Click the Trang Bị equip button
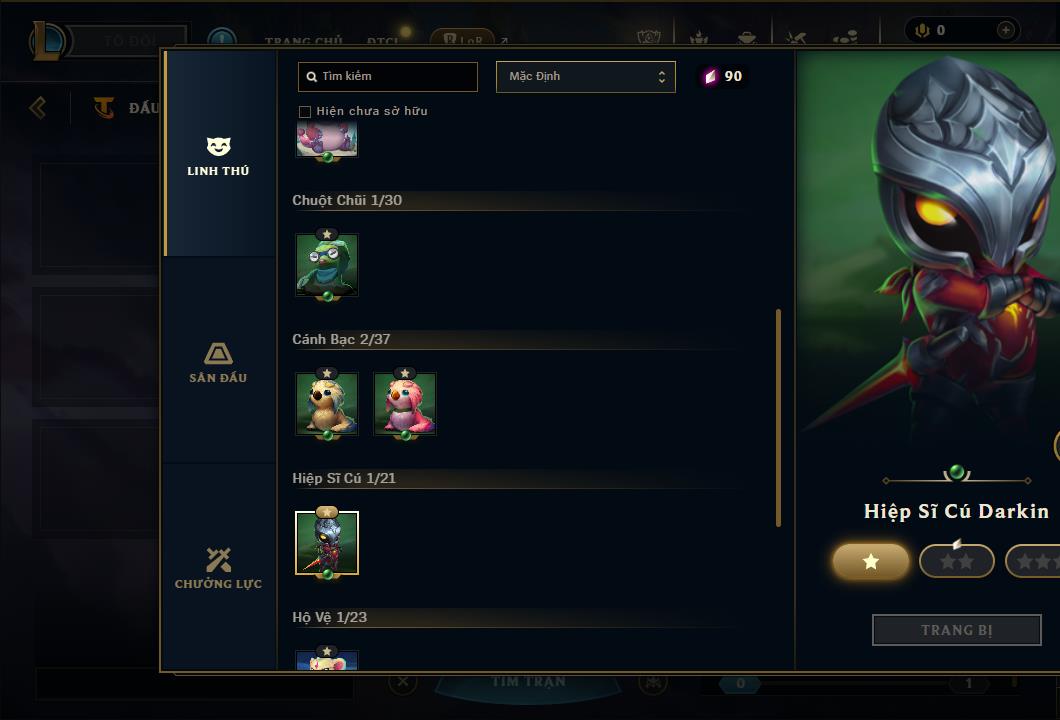The height and width of the screenshot is (720, 1060). [957, 630]
